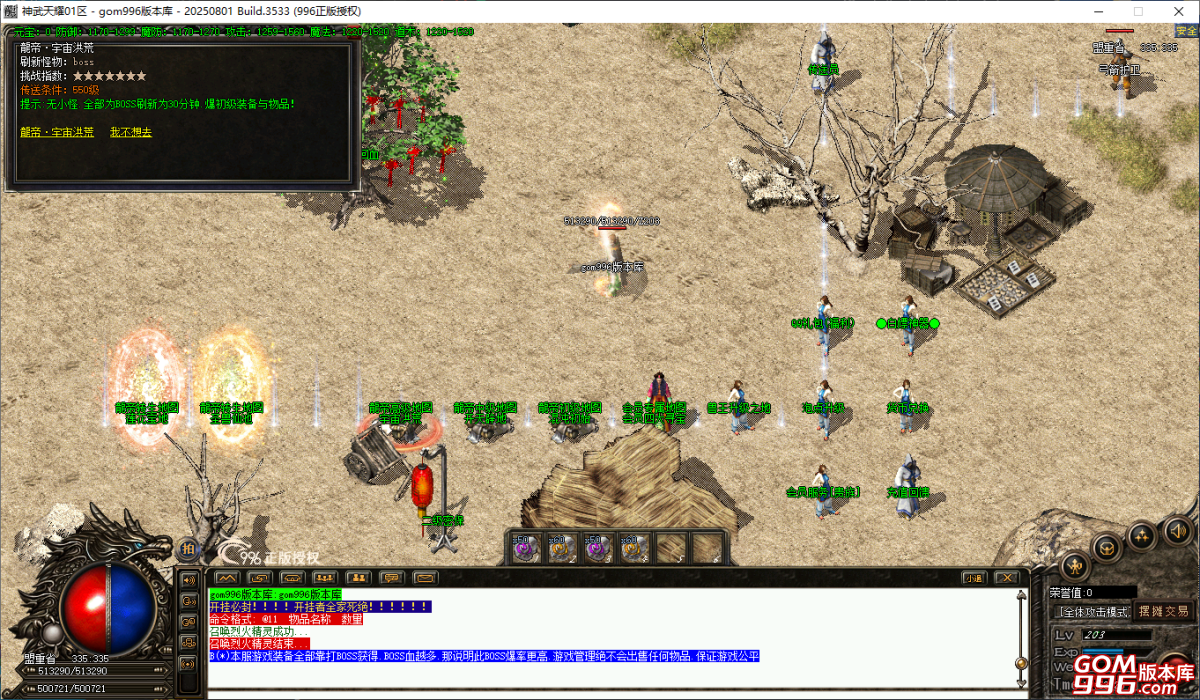Click the 小退 logout button
The width and height of the screenshot is (1200, 700).
973,578
